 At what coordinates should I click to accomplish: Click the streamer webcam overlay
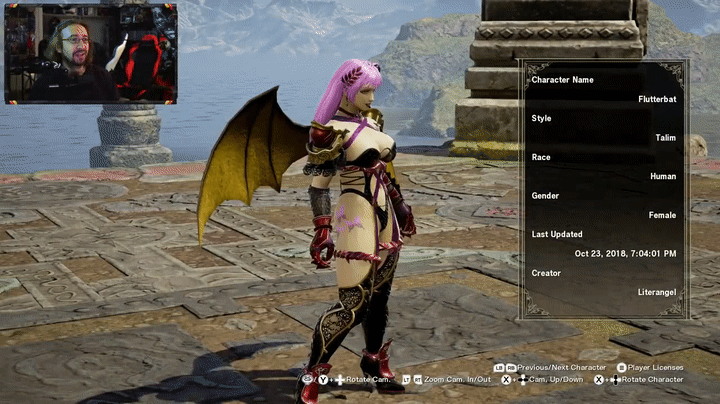click(91, 53)
